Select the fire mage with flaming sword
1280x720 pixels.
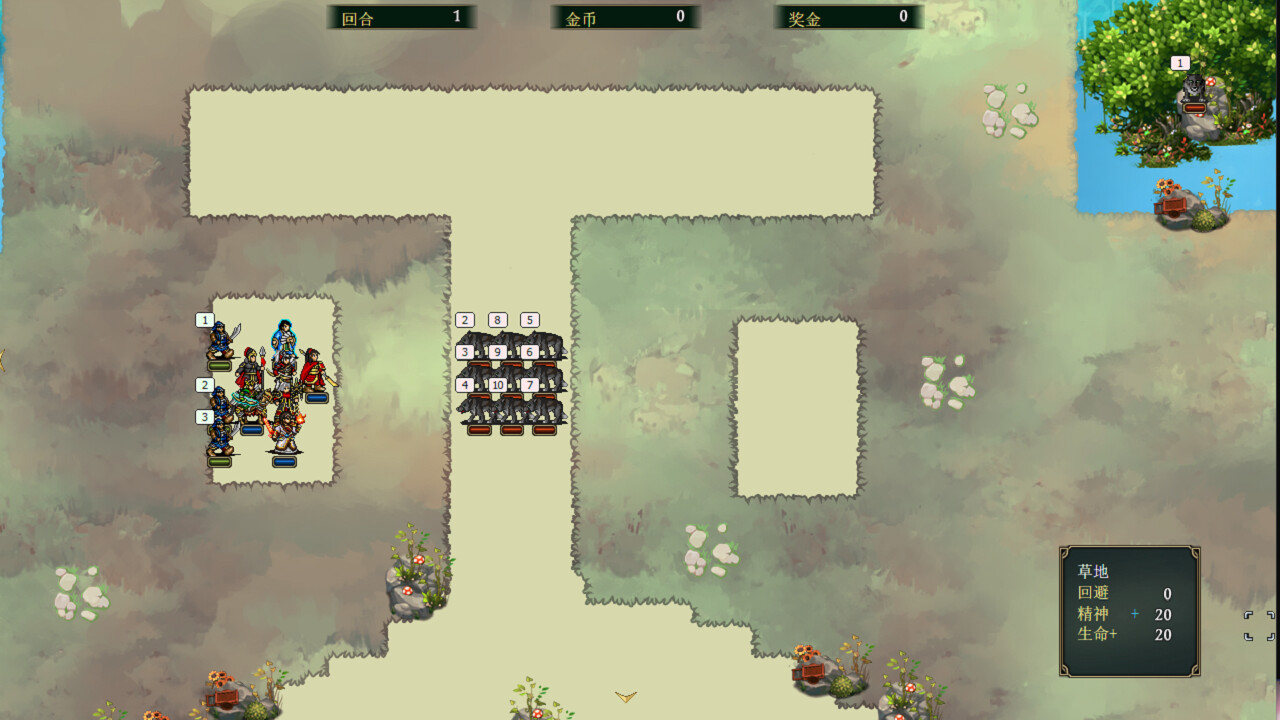[285, 430]
